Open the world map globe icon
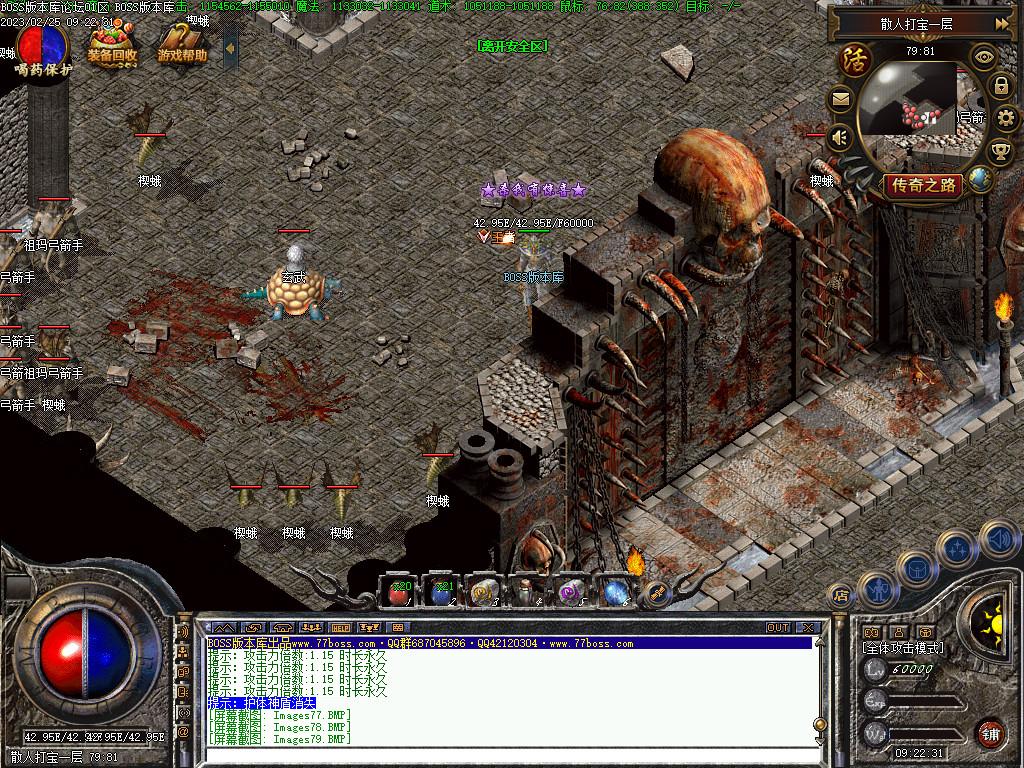Viewport: 1024px width, 768px height. [x=981, y=180]
